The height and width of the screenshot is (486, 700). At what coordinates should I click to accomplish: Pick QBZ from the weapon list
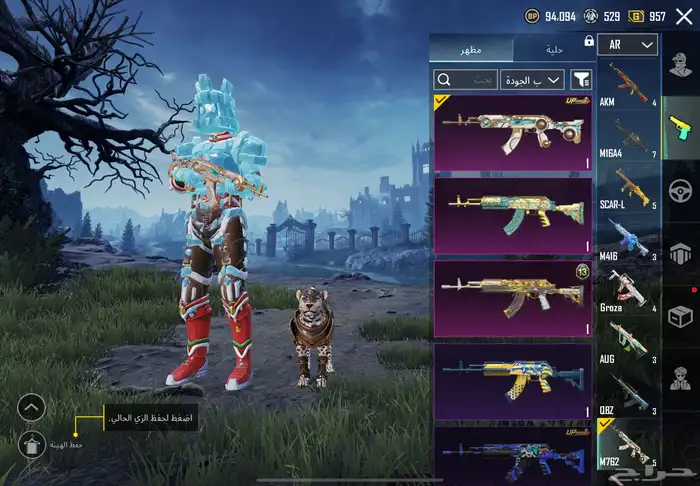point(629,394)
